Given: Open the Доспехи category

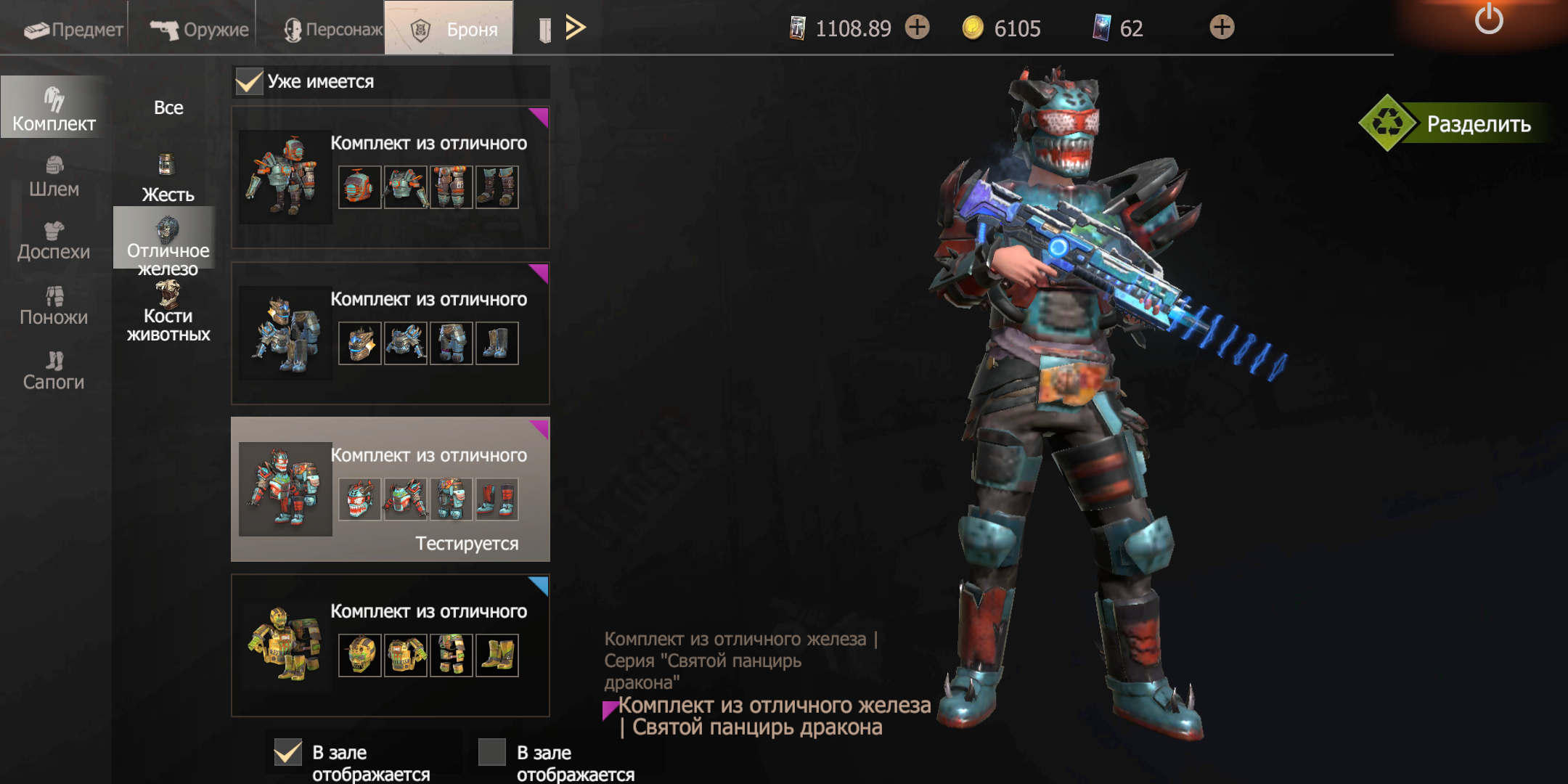Looking at the screenshot, I should (x=54, y=241).
